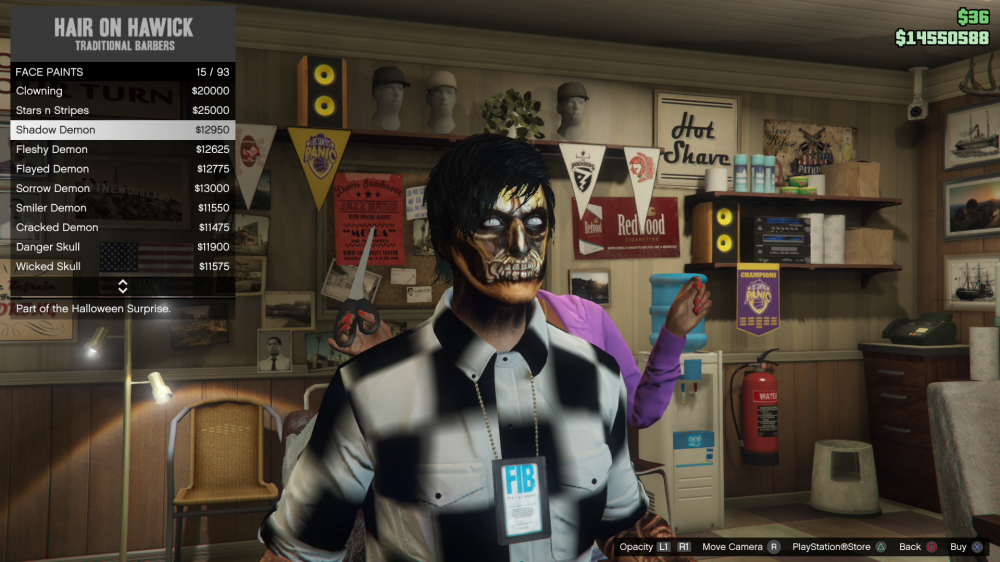Pick the Wicked Skull option
This screenshot has width=1000, height=562.
[122, 267]
